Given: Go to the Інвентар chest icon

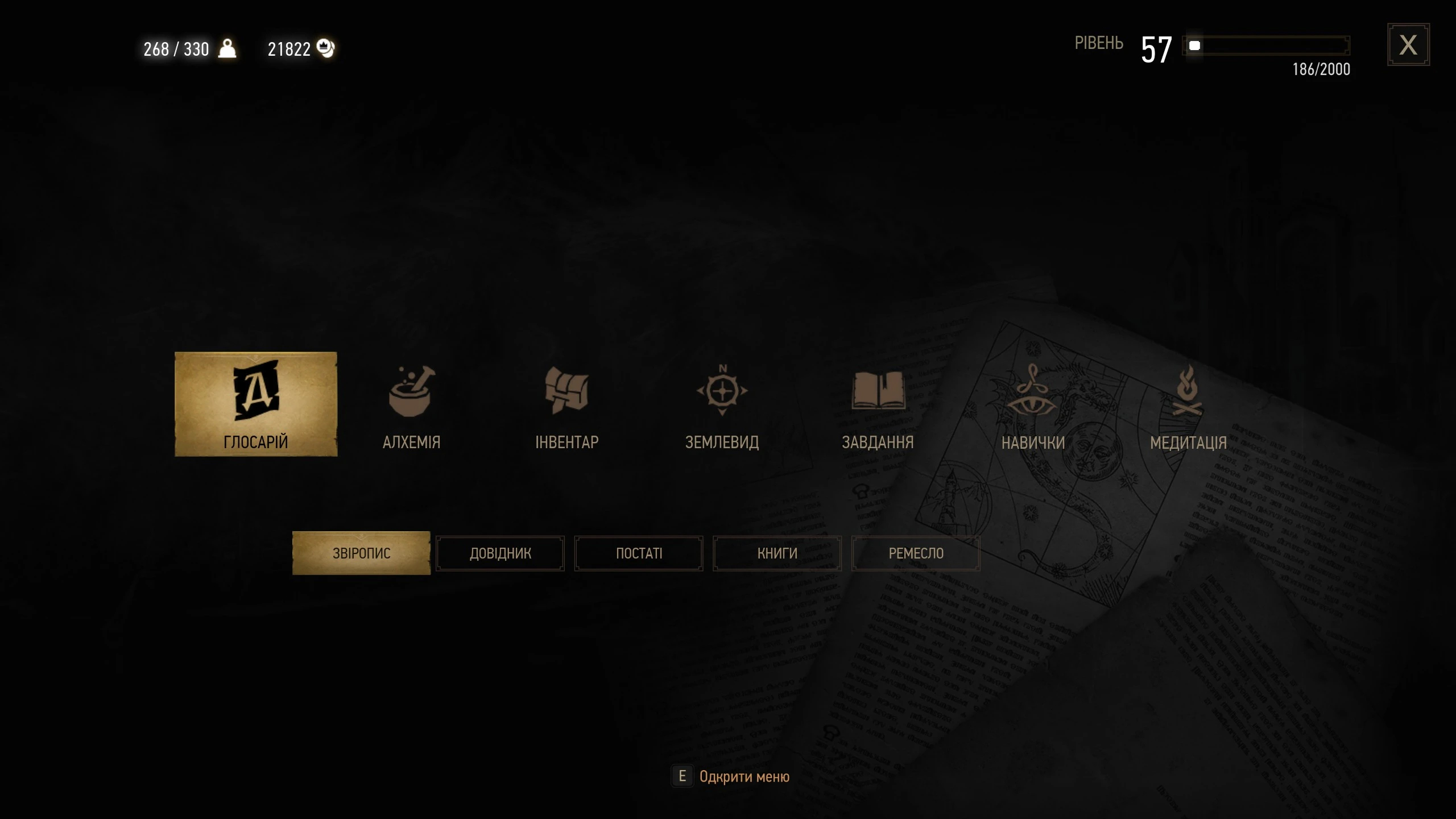Looking at the screenshot, I should click(566, 392).
